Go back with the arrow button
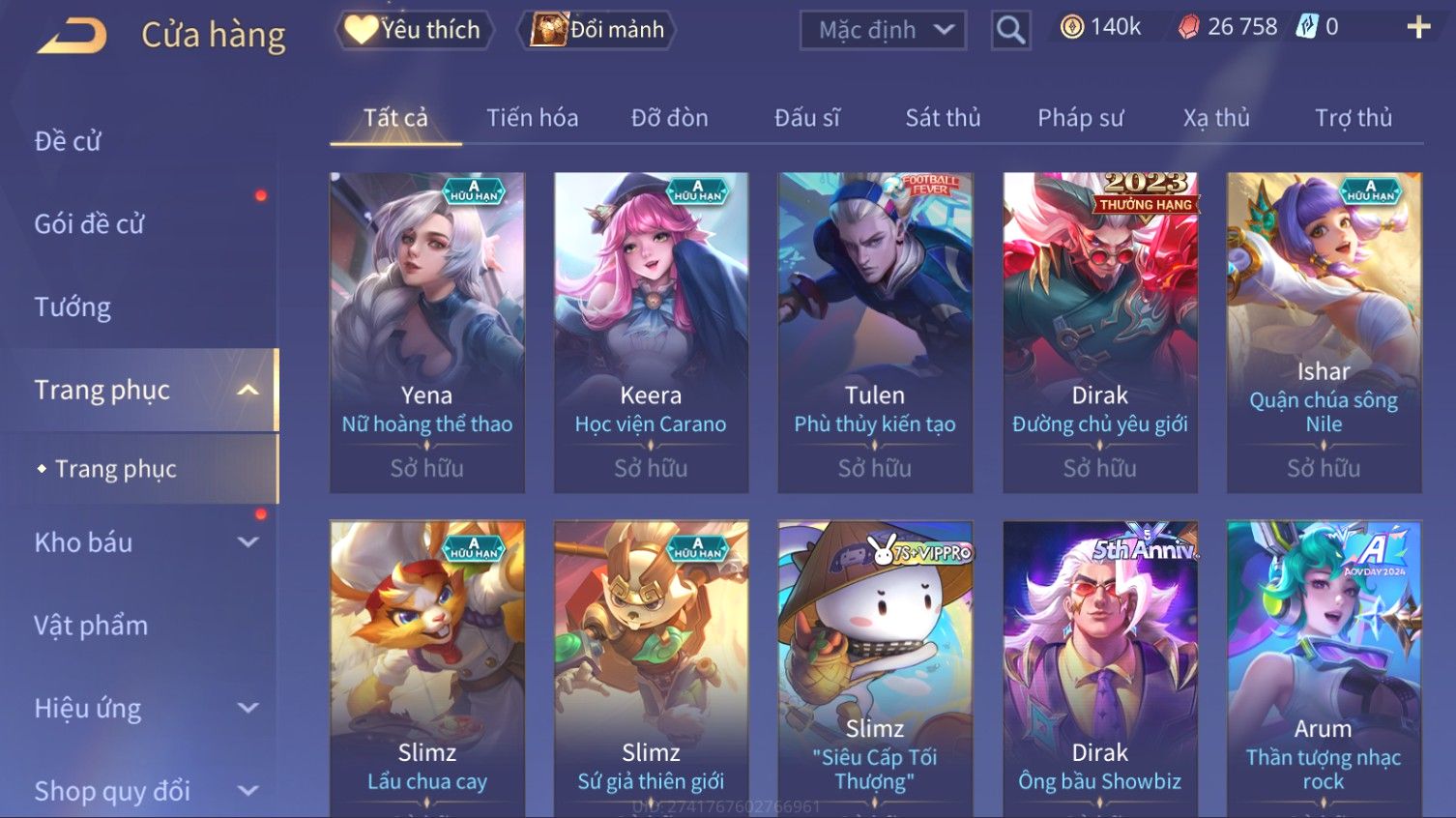 (x=73, y=36)
